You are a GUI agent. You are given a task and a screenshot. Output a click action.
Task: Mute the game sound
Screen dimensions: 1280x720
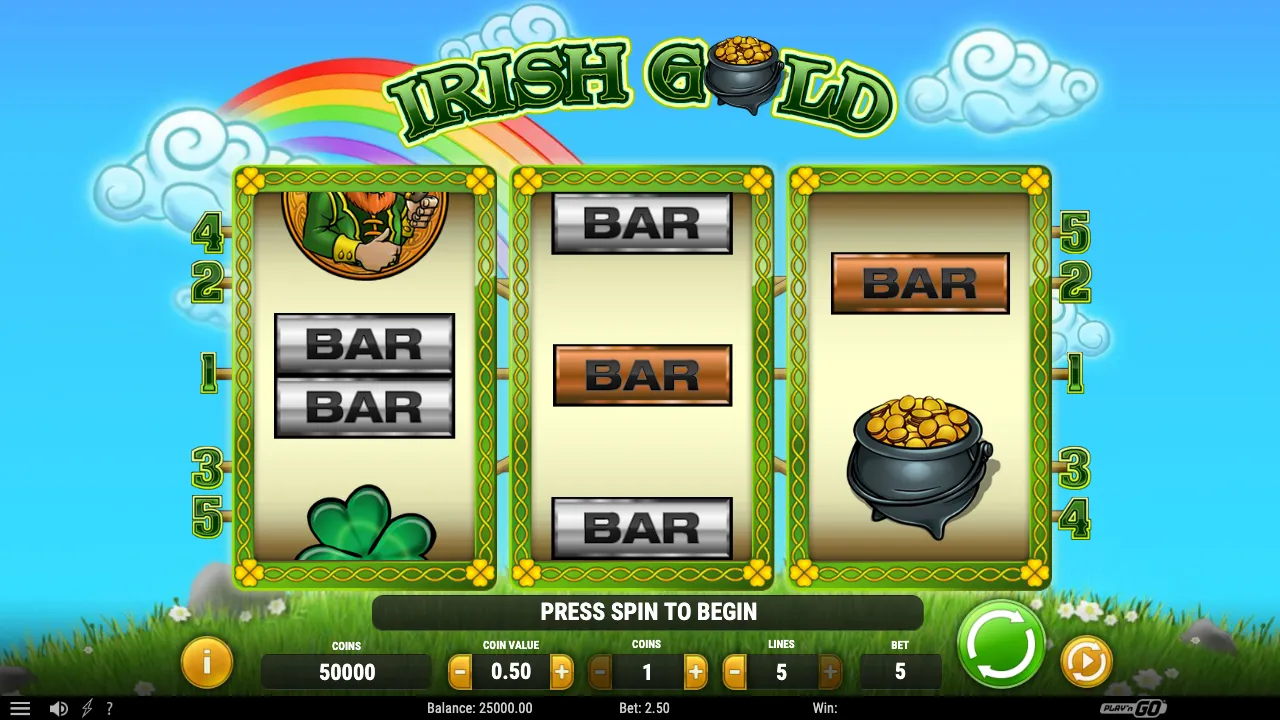(x=58, y=708)
